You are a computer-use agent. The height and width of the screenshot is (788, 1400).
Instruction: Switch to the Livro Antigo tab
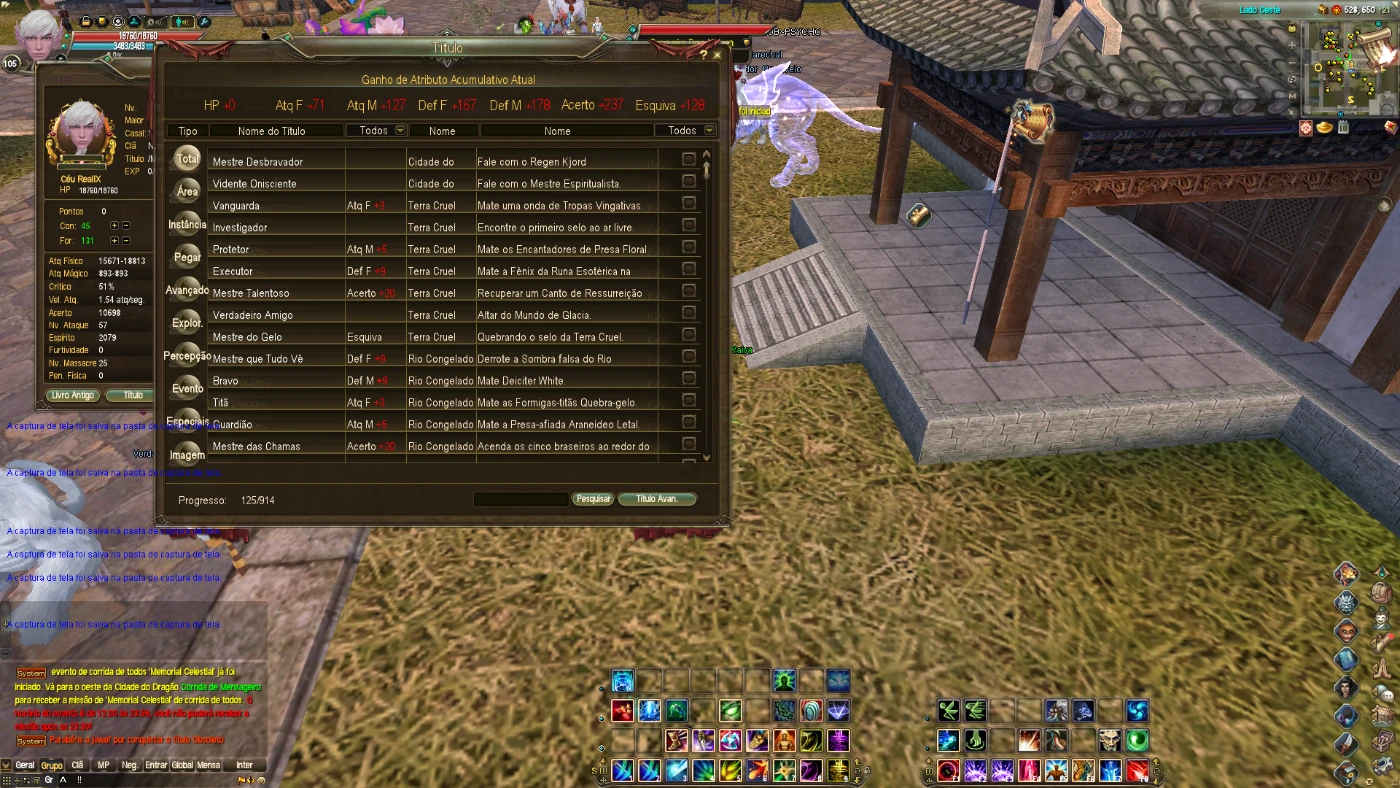point(72,396)
